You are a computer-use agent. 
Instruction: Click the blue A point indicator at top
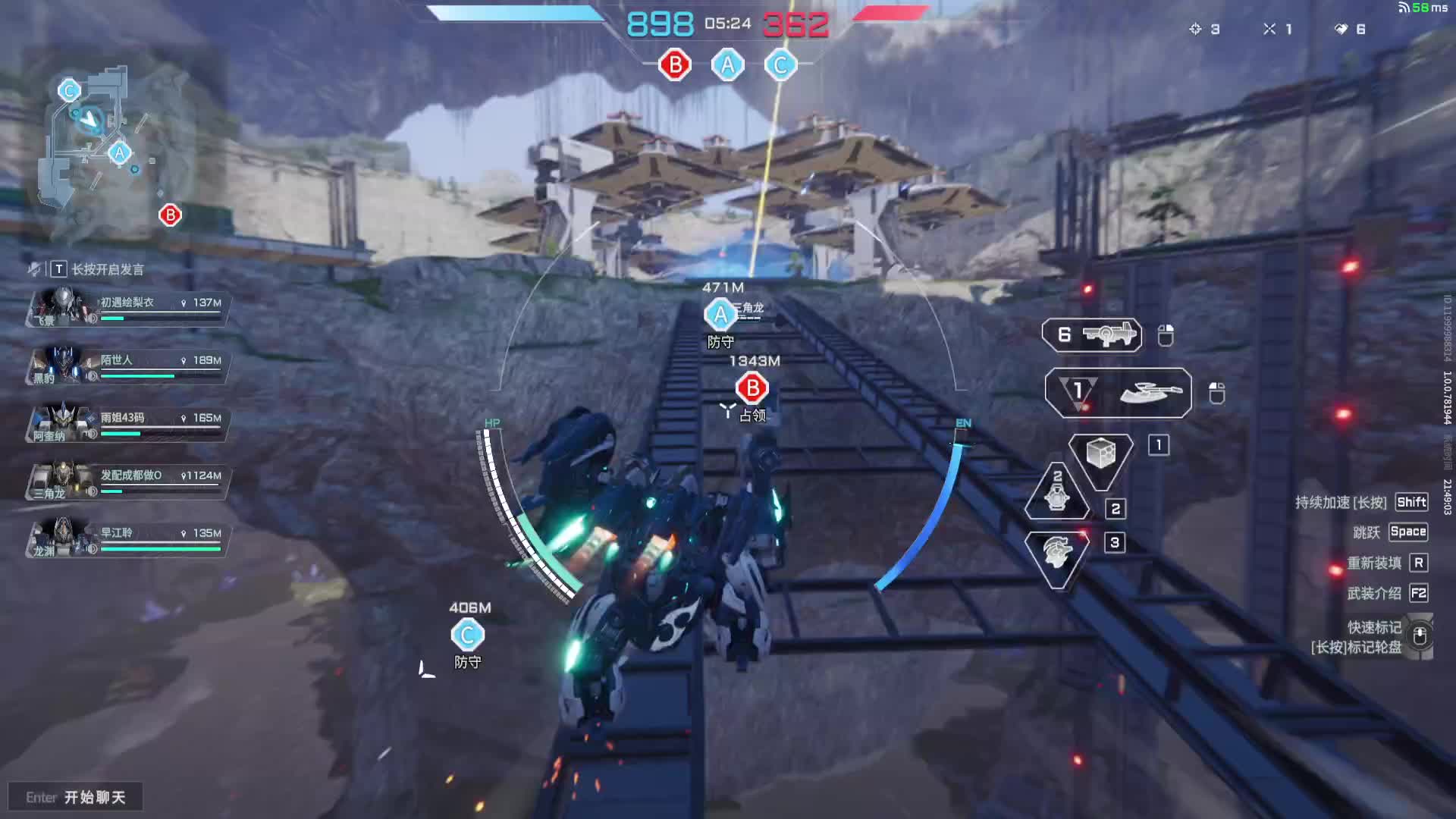728,65
